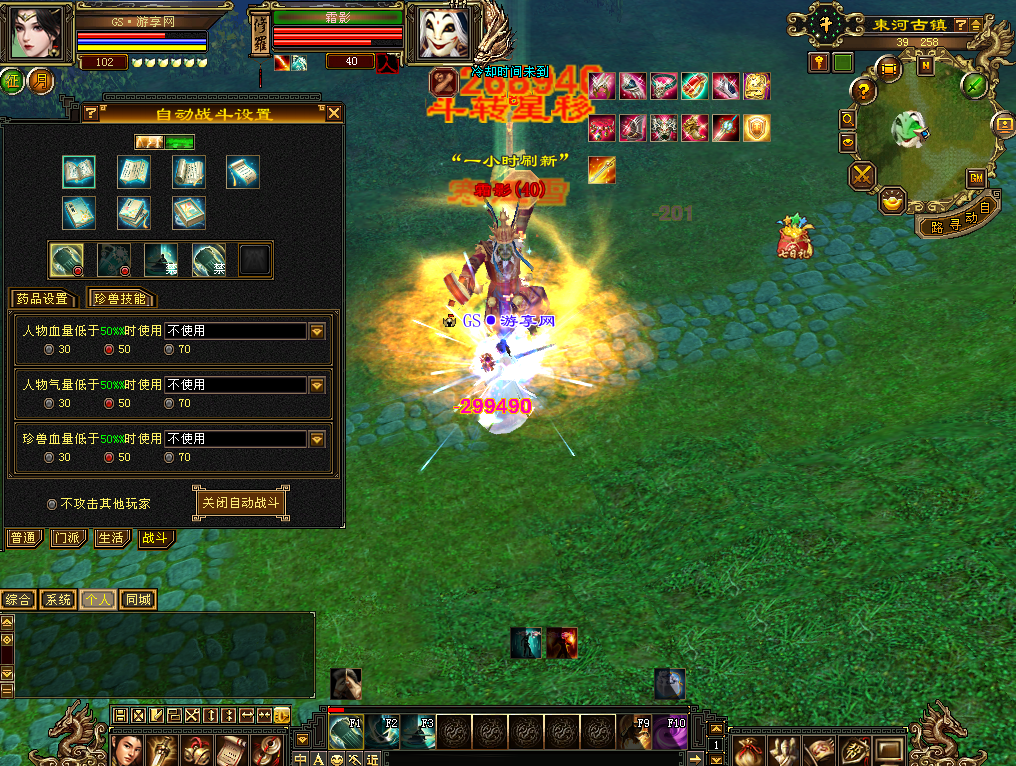Choose the 普通 tab
The image size is (1016, 766).
pos(24,538)
